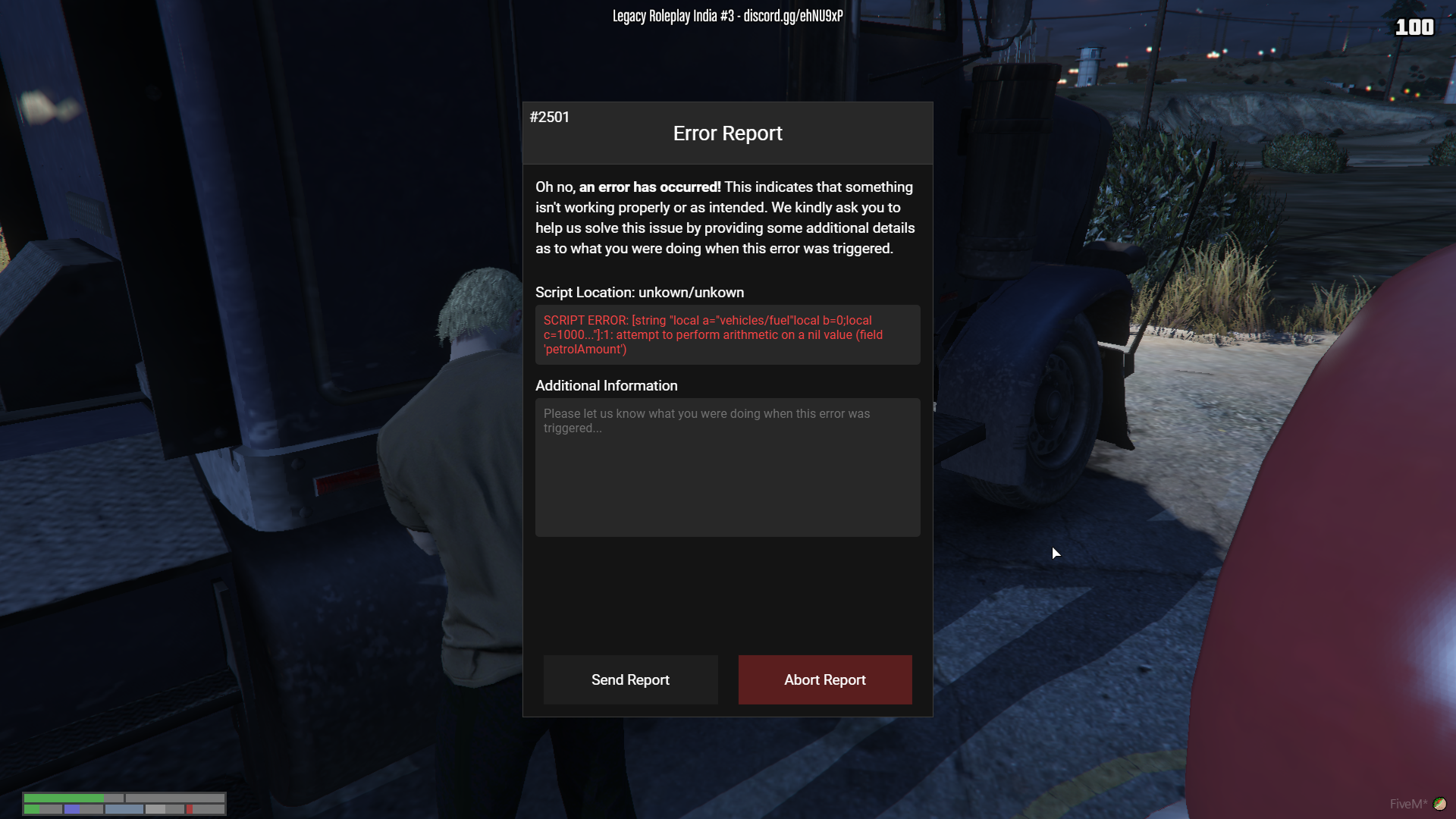
Task: Click the Additional Information text area
Action: tap(727, 467)
